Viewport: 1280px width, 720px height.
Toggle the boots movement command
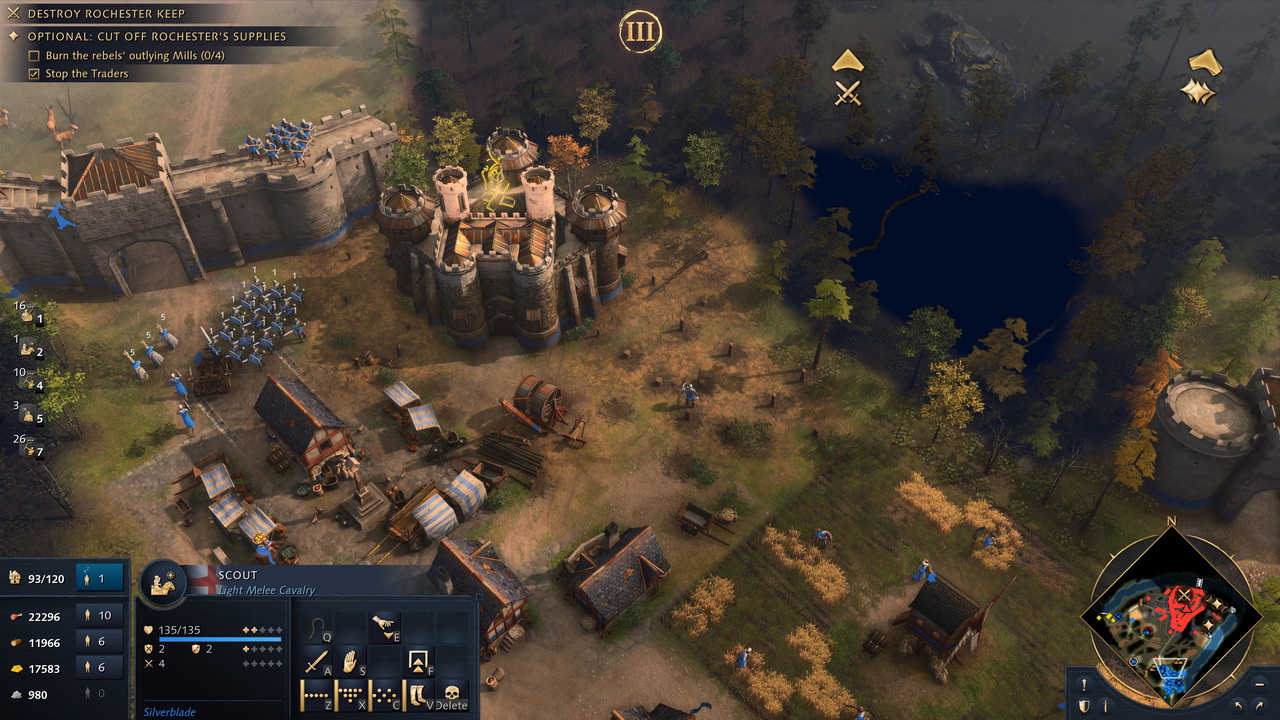coord(417,694)
